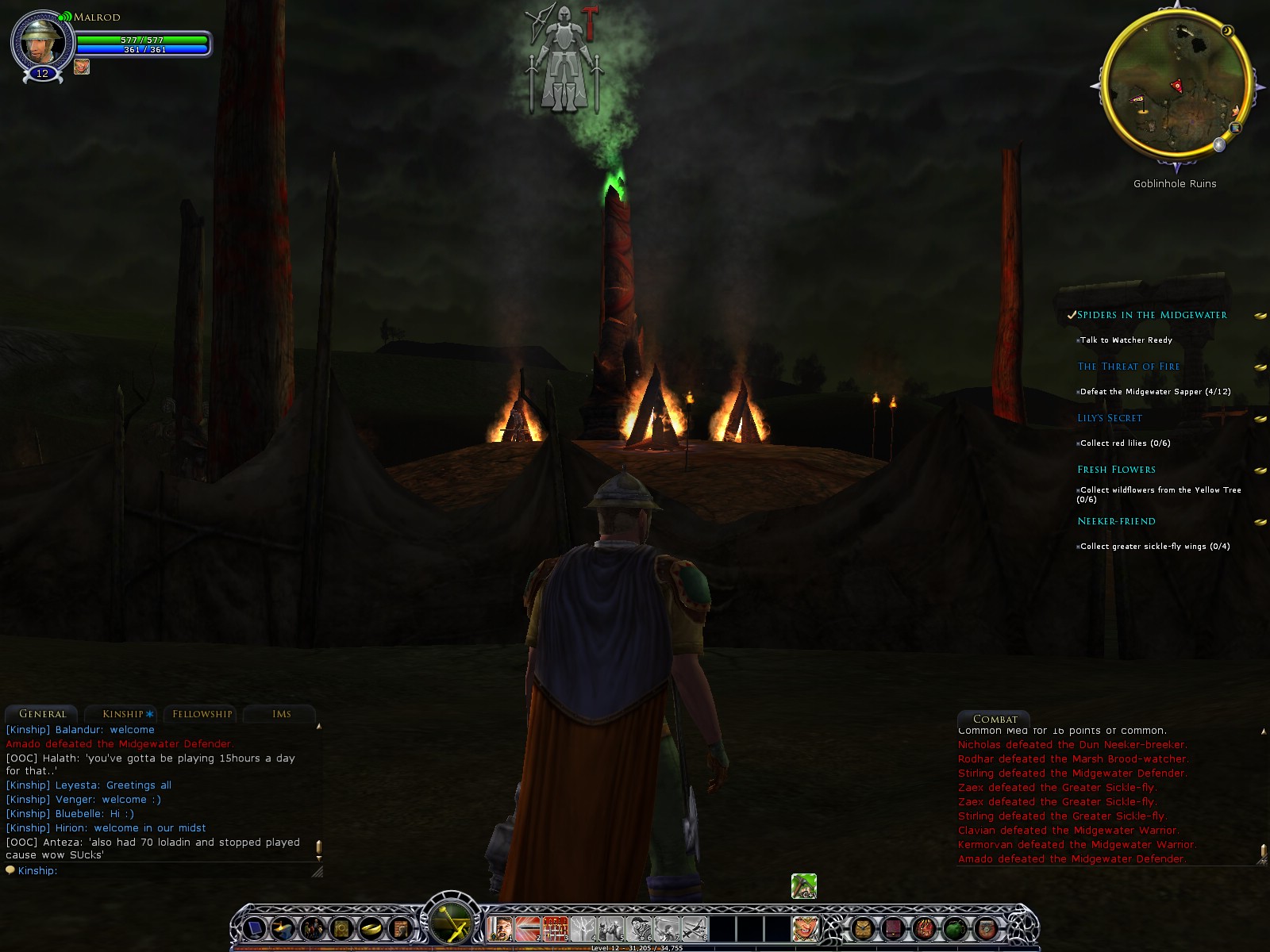Open Lily's Secret quest entry
This screenshot has height=952, width=1270.
(x=1109, y=418)
